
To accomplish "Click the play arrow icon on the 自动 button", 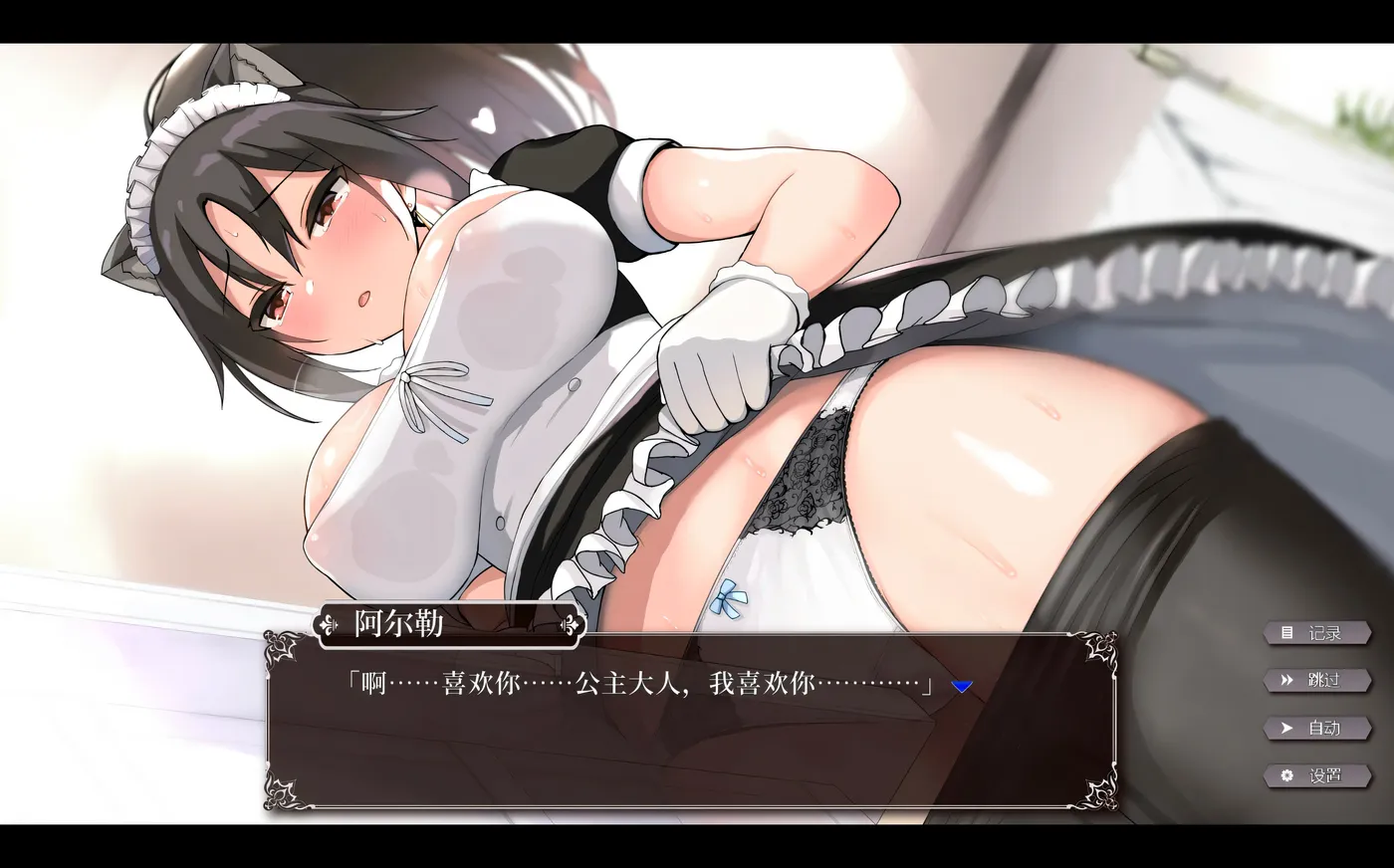I will (x=1285, y=729).
